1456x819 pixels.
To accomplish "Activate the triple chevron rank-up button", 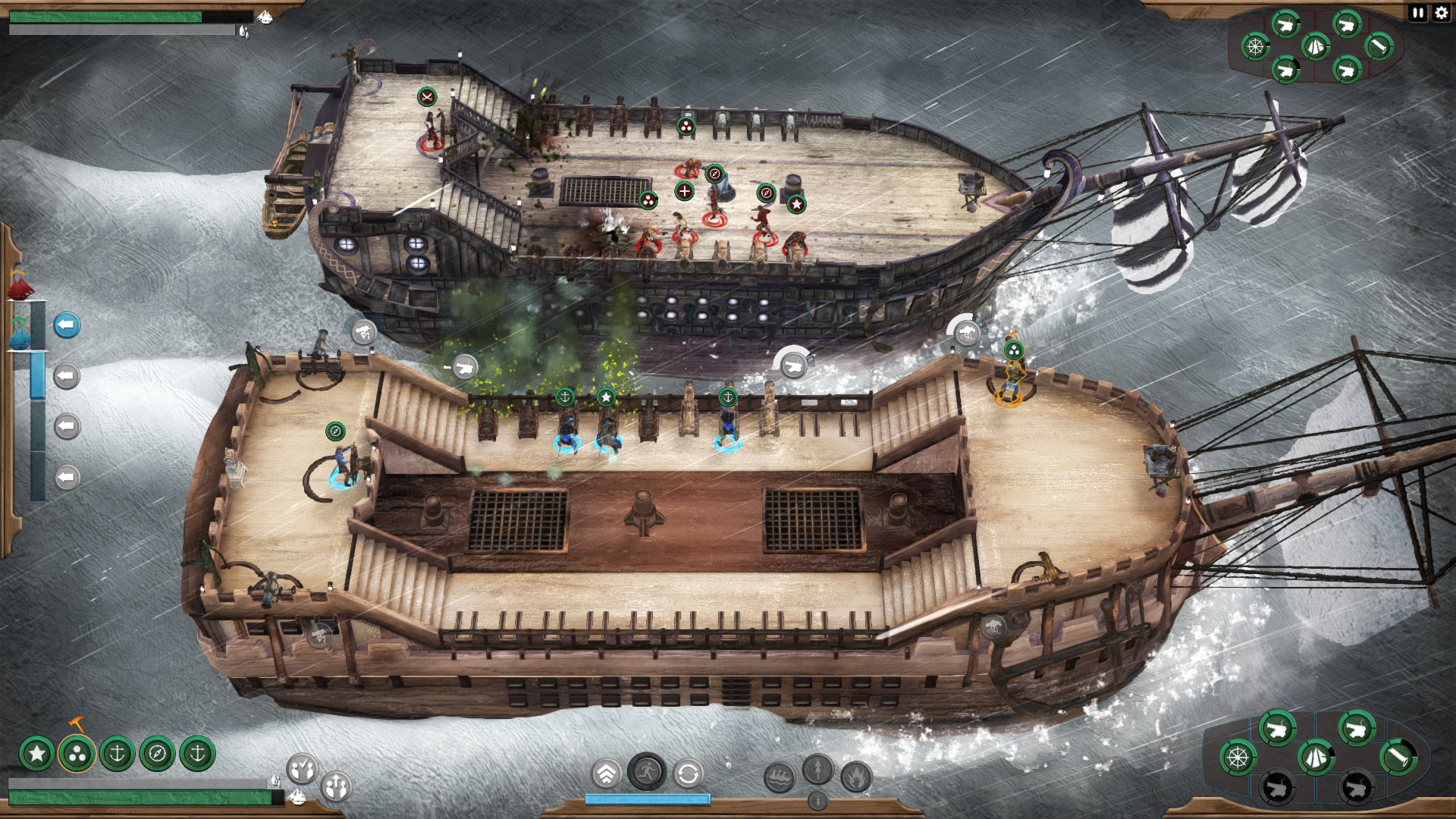I will (x=606, y=774).
